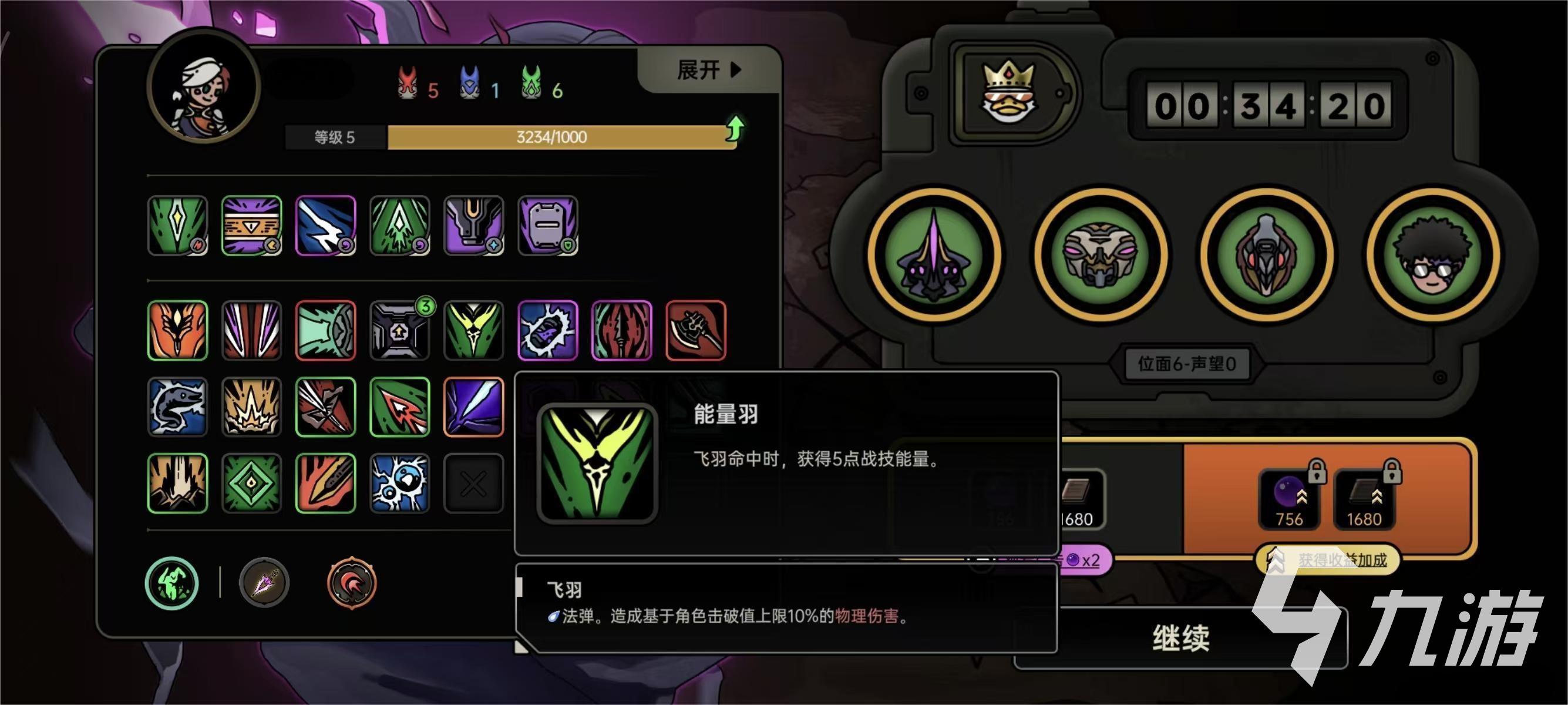The height and width of the screenshot is (705, 1568).
Task: Select the orange phoenix skill icon
Action: (177, 331)
